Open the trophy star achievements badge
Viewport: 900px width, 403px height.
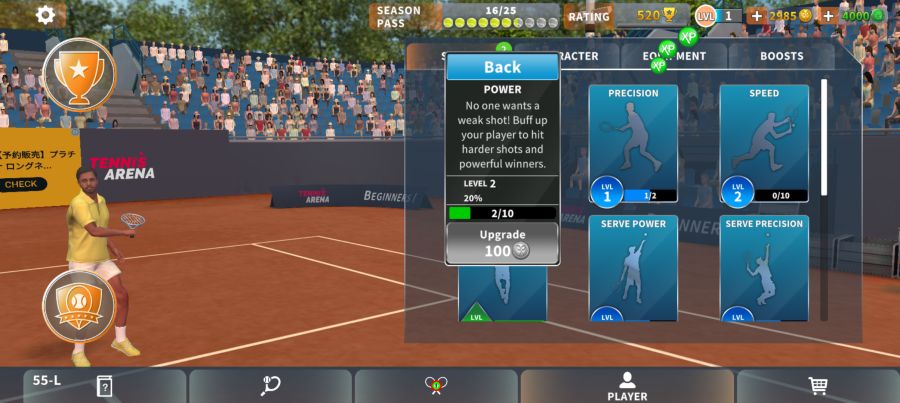tap(79, 72)
